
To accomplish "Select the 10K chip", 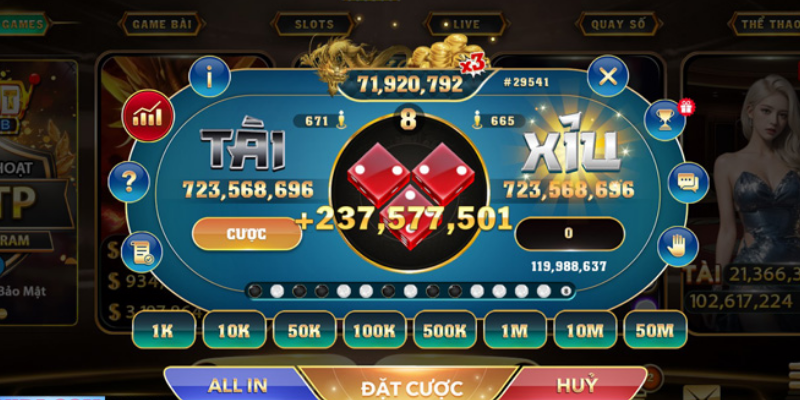I will [x=234, y=329].
